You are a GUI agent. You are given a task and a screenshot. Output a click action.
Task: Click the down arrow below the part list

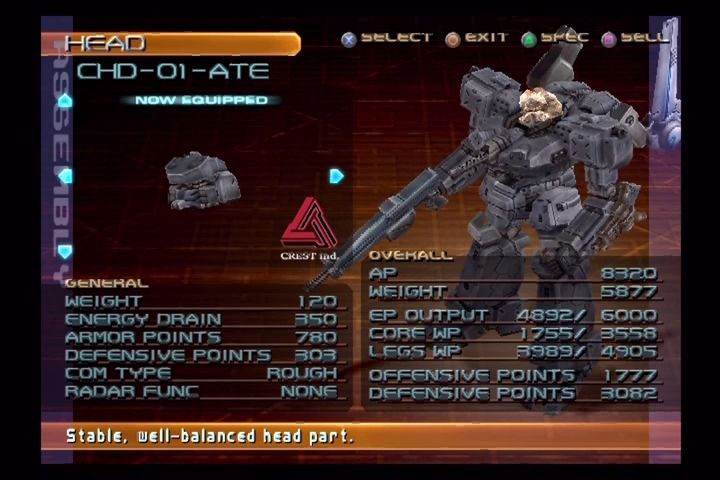coord(65,252)
